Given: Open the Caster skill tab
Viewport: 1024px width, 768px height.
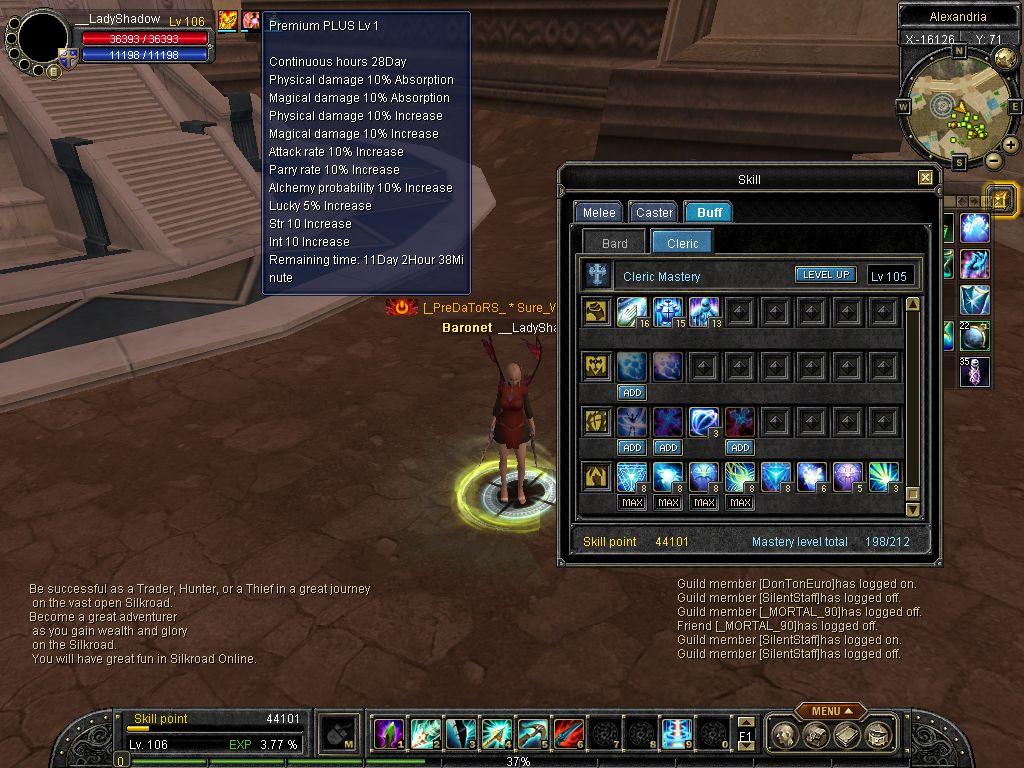Looking at the screenshot, I should [x=654, y=212].
